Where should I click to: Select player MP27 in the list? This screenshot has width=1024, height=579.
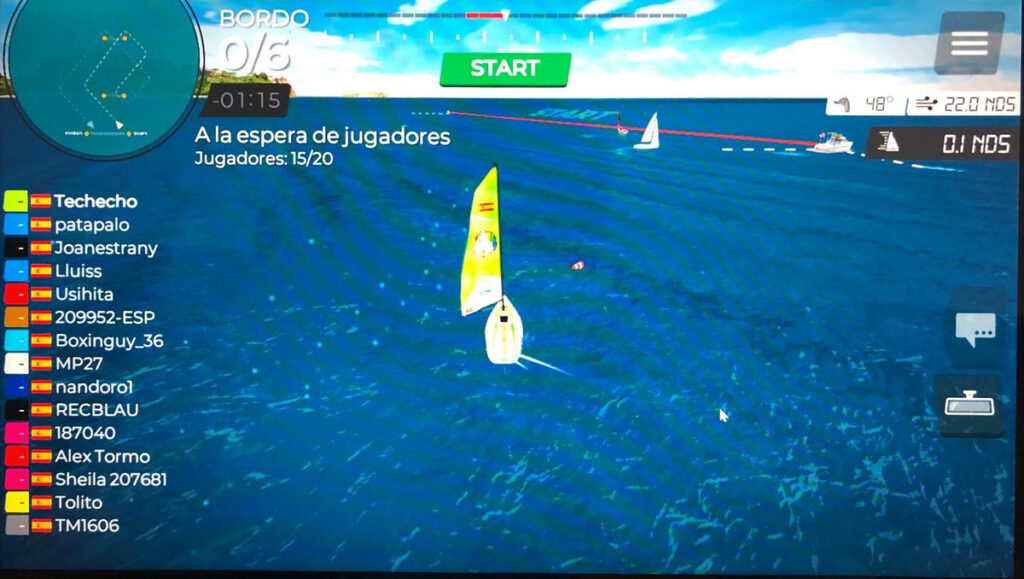tap(78, 364)
